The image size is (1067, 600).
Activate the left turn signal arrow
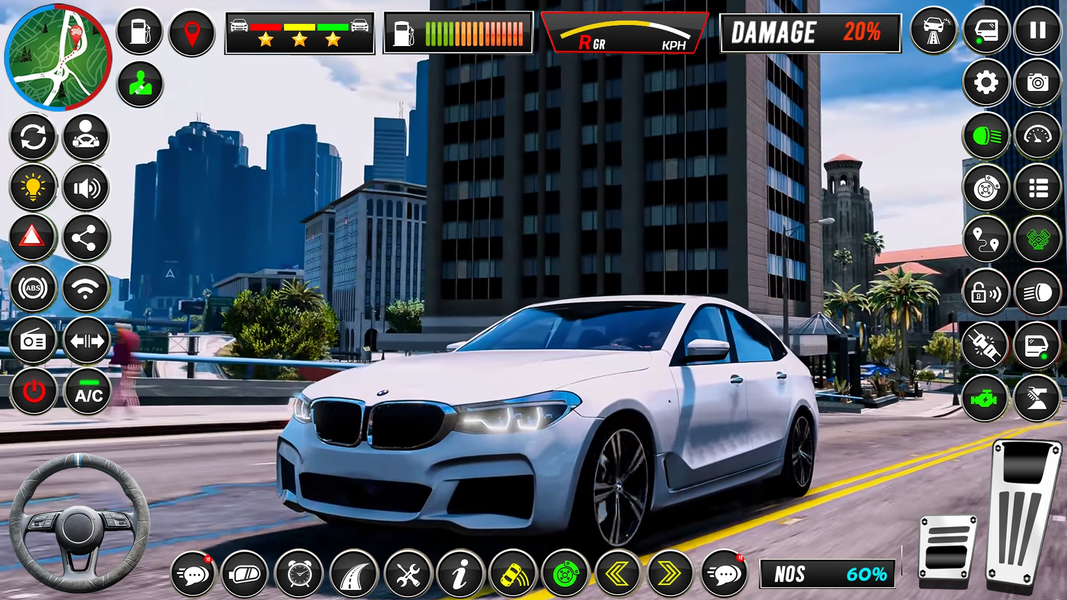tap(617, 574)
